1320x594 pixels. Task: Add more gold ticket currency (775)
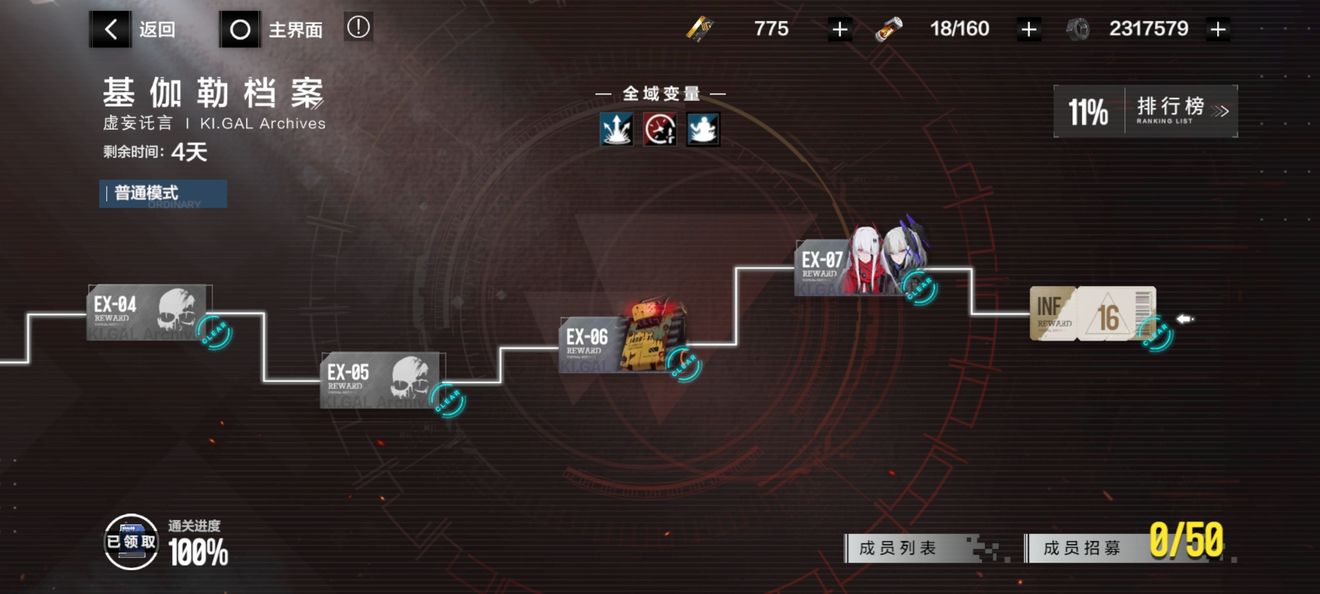pyautogui.click(x=840, y=29)
